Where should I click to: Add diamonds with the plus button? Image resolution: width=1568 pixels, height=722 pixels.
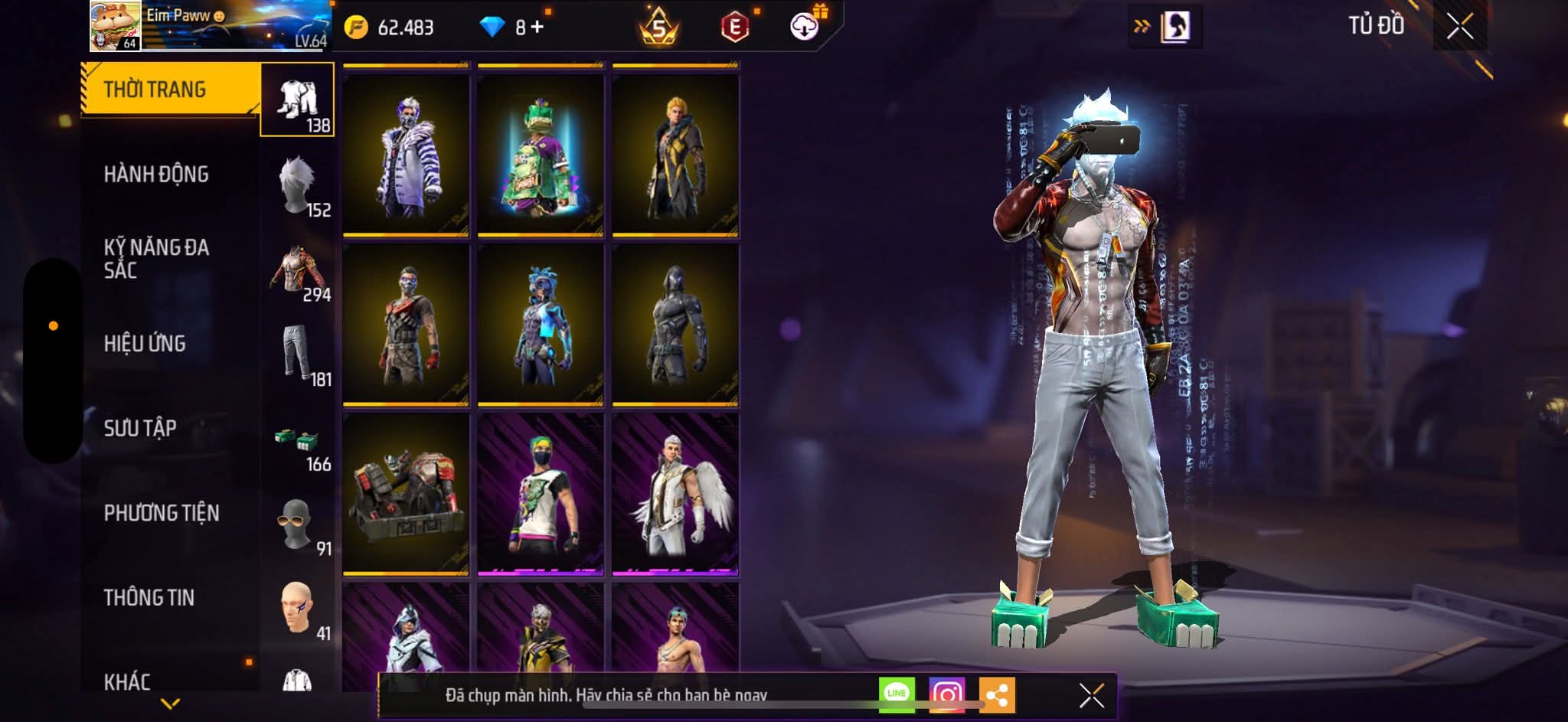[537, 28]
